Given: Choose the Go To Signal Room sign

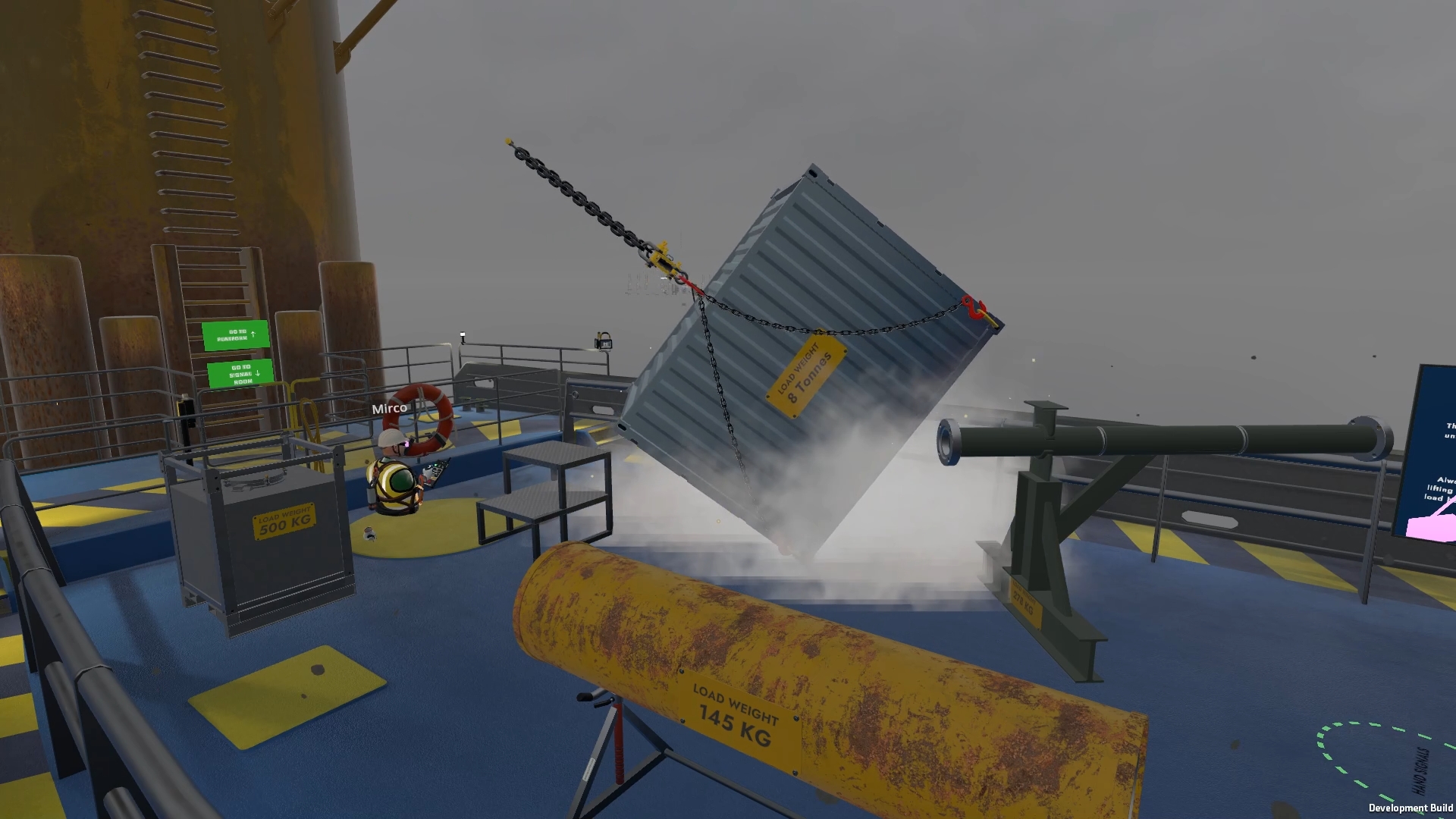Looking at the screenshot, I should [x=240, y=374].
